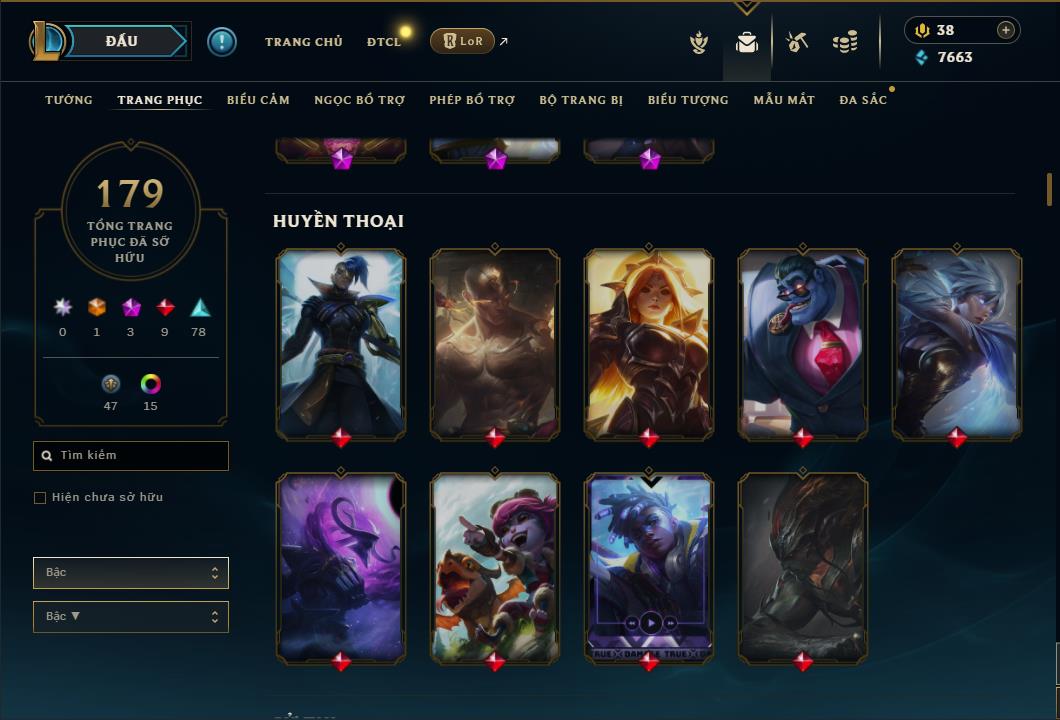Switch to the ĐA SẮC tab
The image size is (1060, 720).
click(863, 100)
